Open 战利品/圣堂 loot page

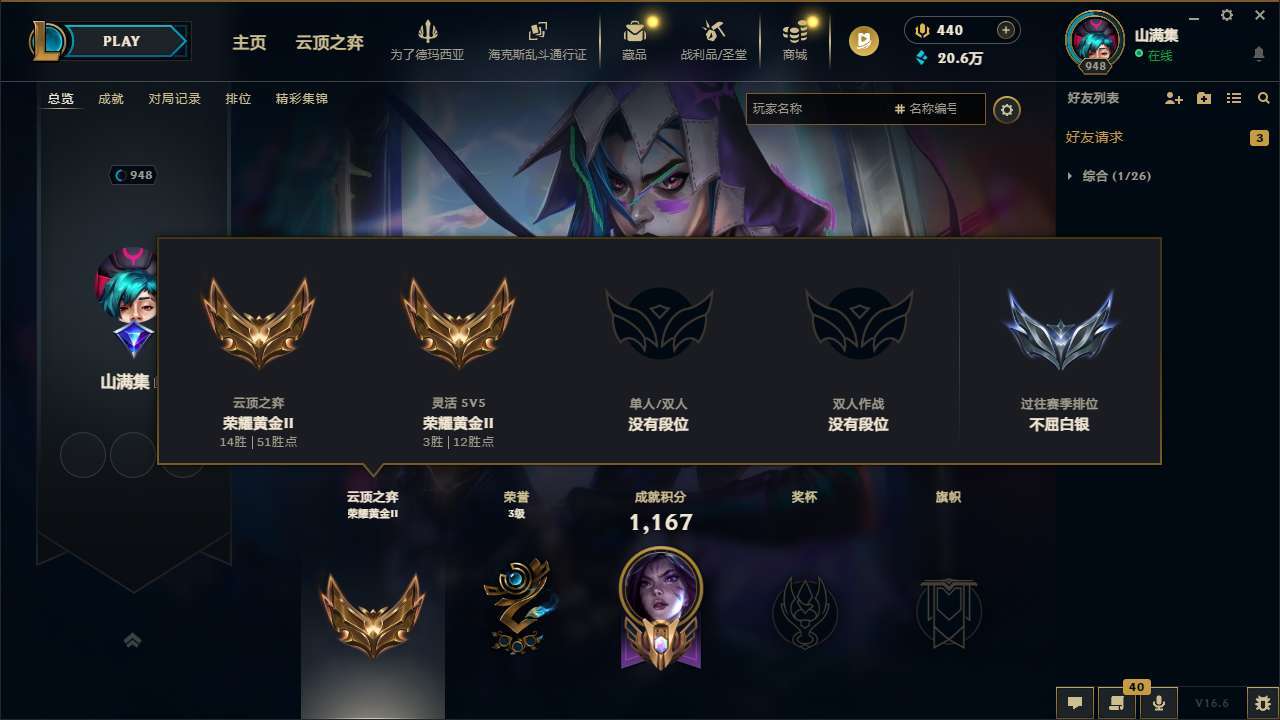point(714,40)
